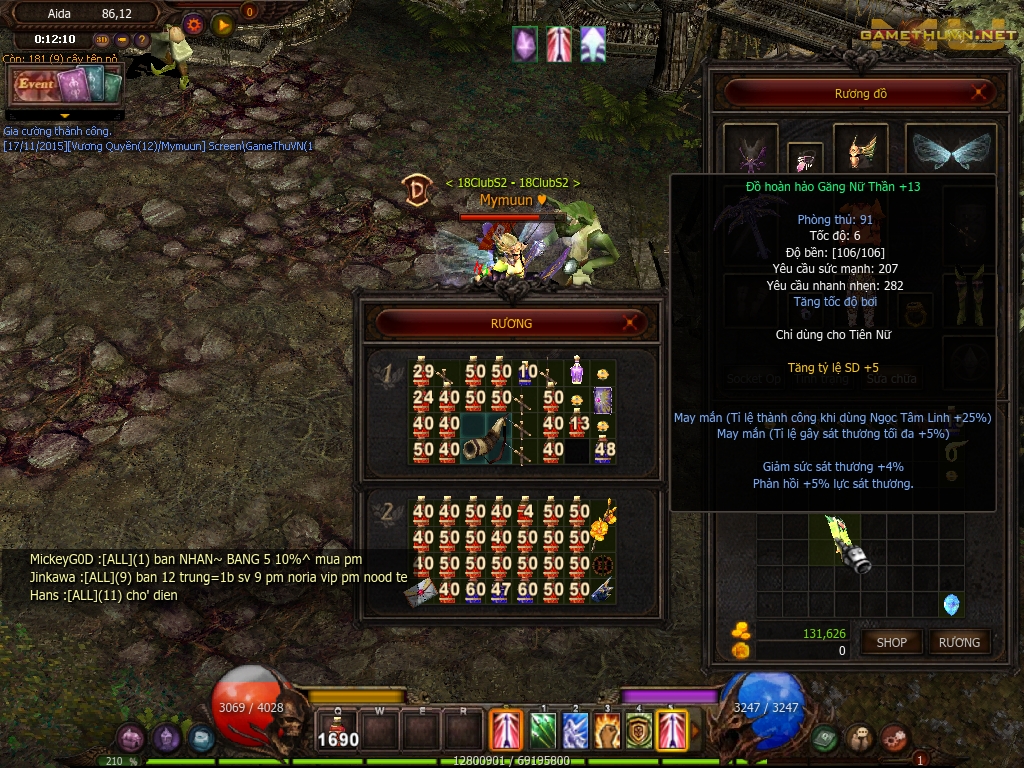Toggle the 3D view button
The height and width of the screenshot is (768, 1024).
pyautogui.click(x=102, y=40)
